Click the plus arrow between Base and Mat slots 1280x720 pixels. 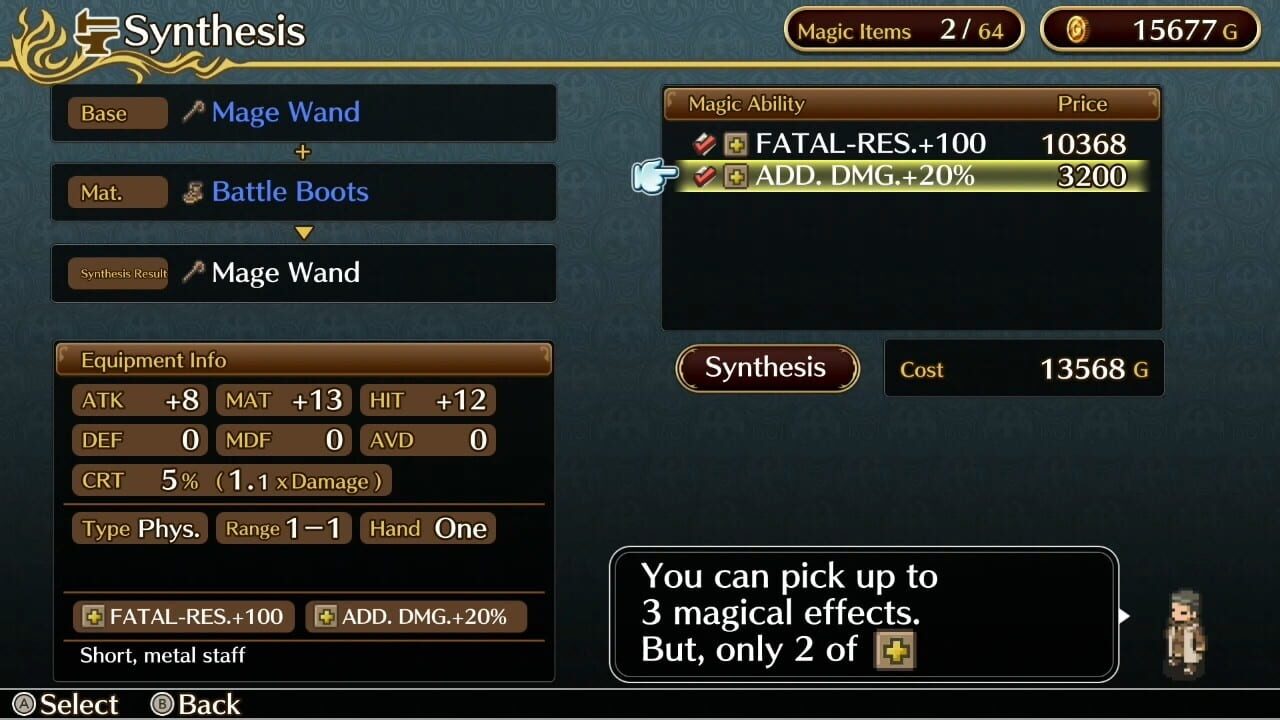click(x=303, y=152)
